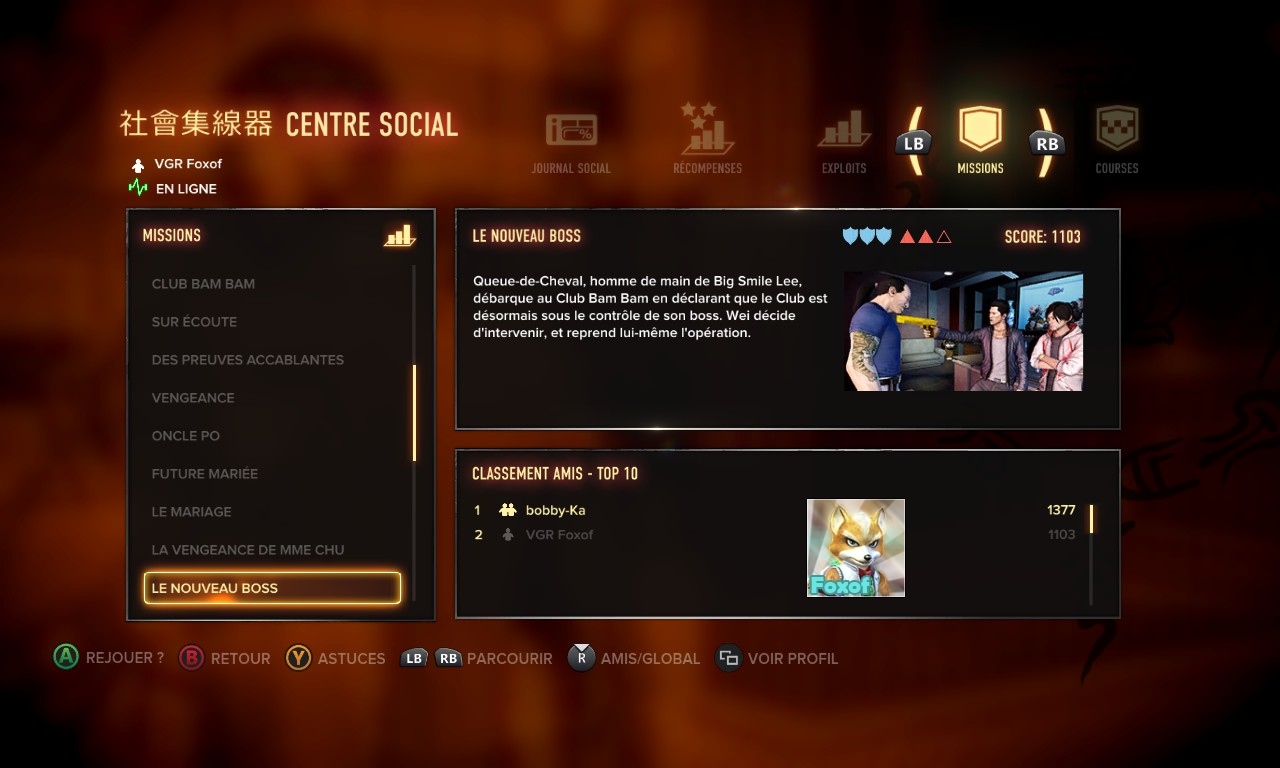
Task: Select the Club Bam Bam mission
Action: tap(203, 284)
